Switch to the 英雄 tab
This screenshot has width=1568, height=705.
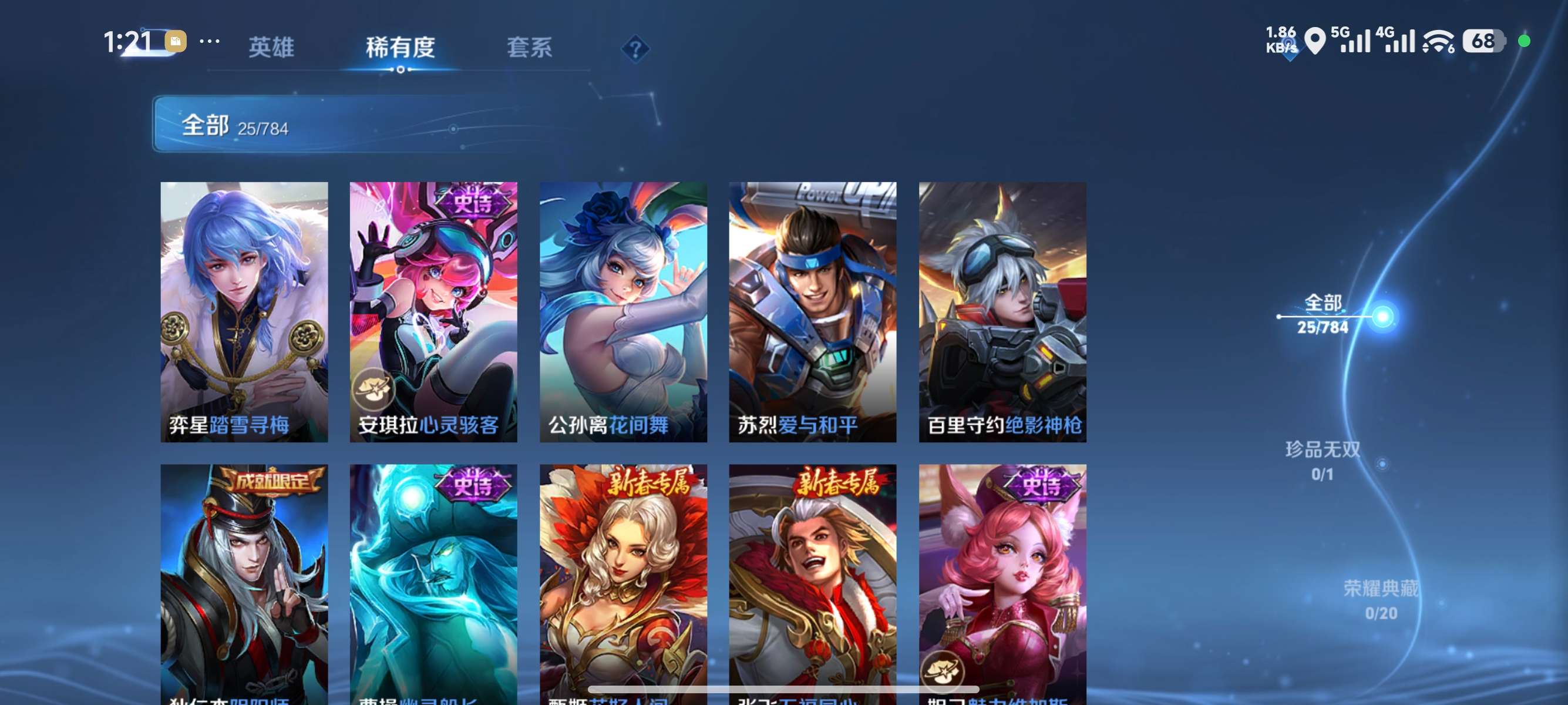pos(271,49)
